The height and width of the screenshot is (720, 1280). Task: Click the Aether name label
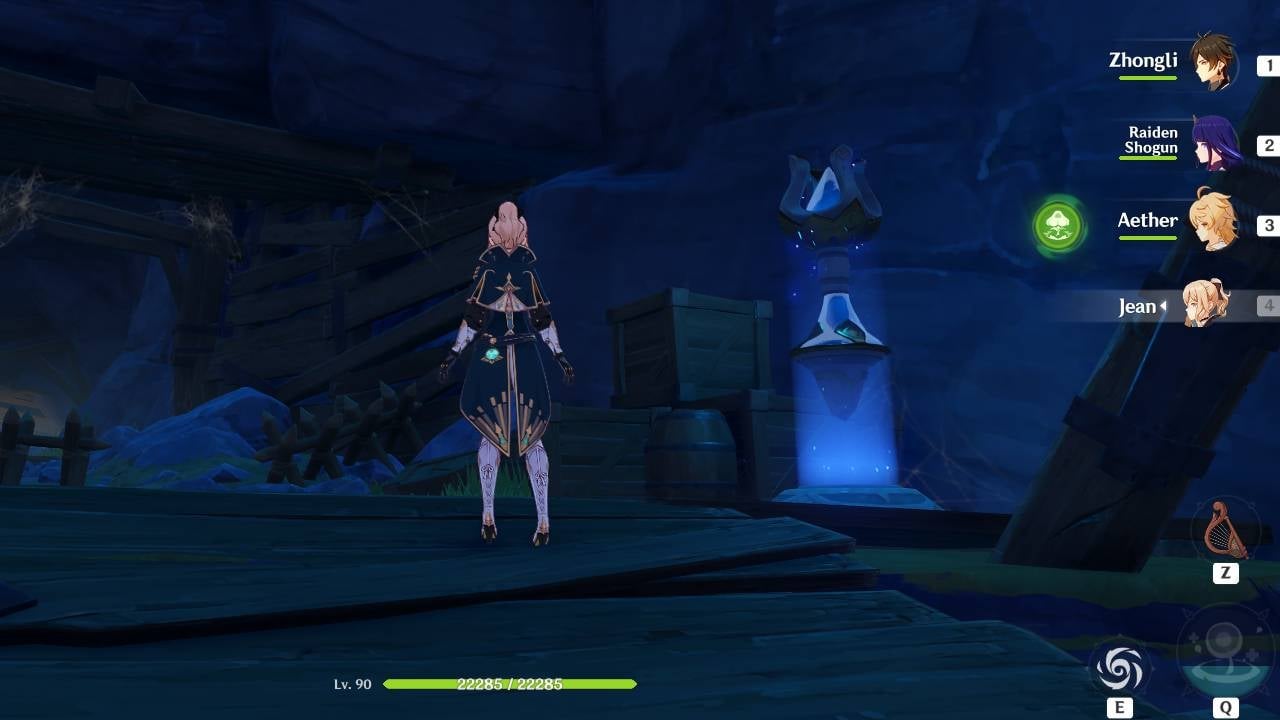click(x=1147, y=220)
